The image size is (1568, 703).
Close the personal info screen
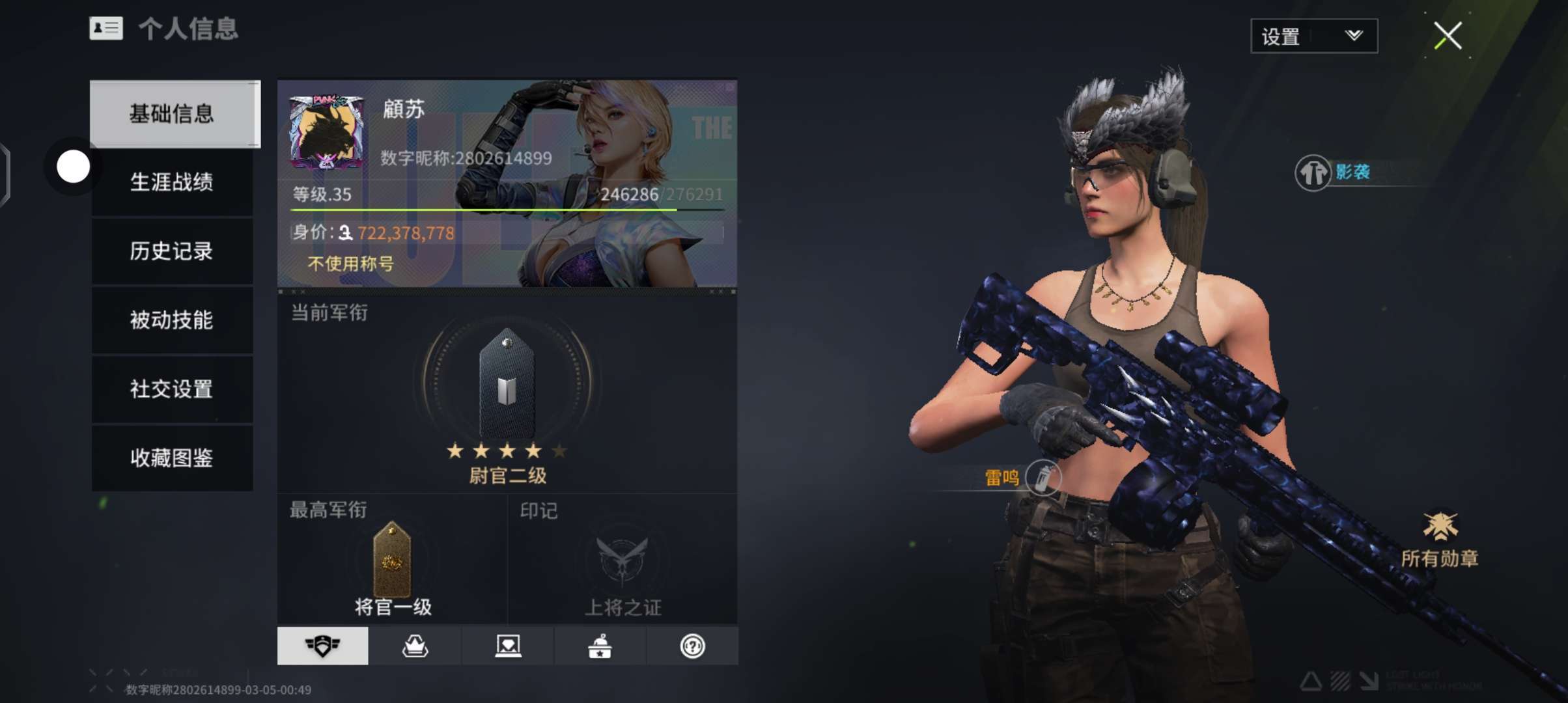[1448, 36]
